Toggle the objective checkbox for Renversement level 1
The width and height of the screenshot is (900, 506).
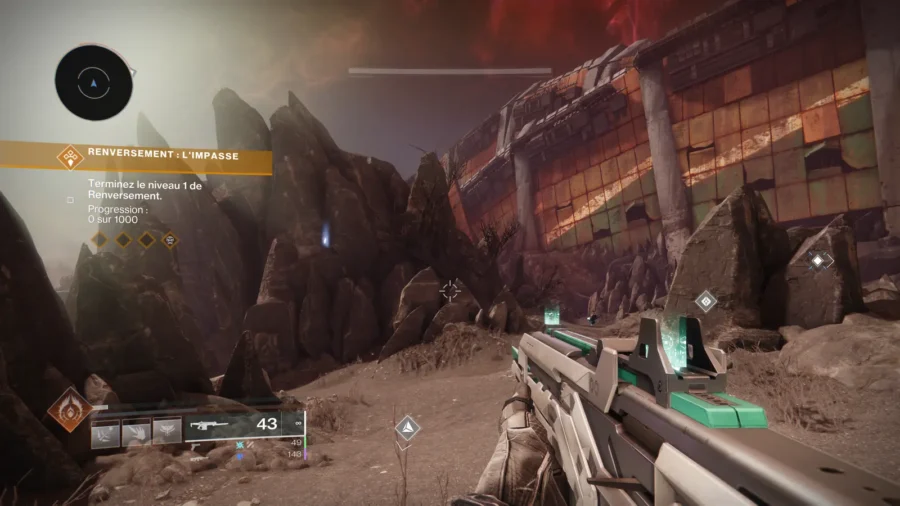70,199
